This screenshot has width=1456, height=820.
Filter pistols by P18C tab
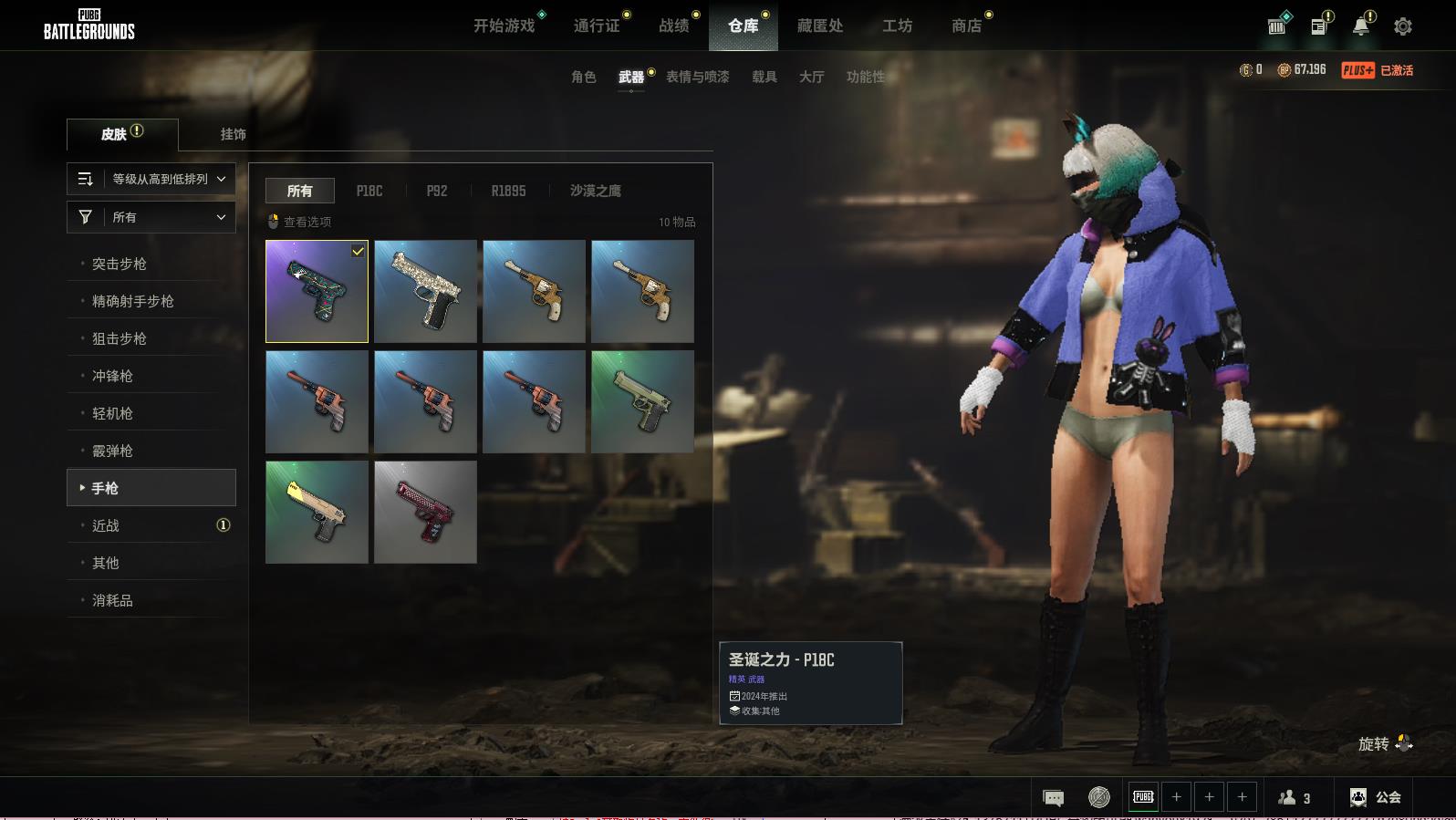coord(369,191)
